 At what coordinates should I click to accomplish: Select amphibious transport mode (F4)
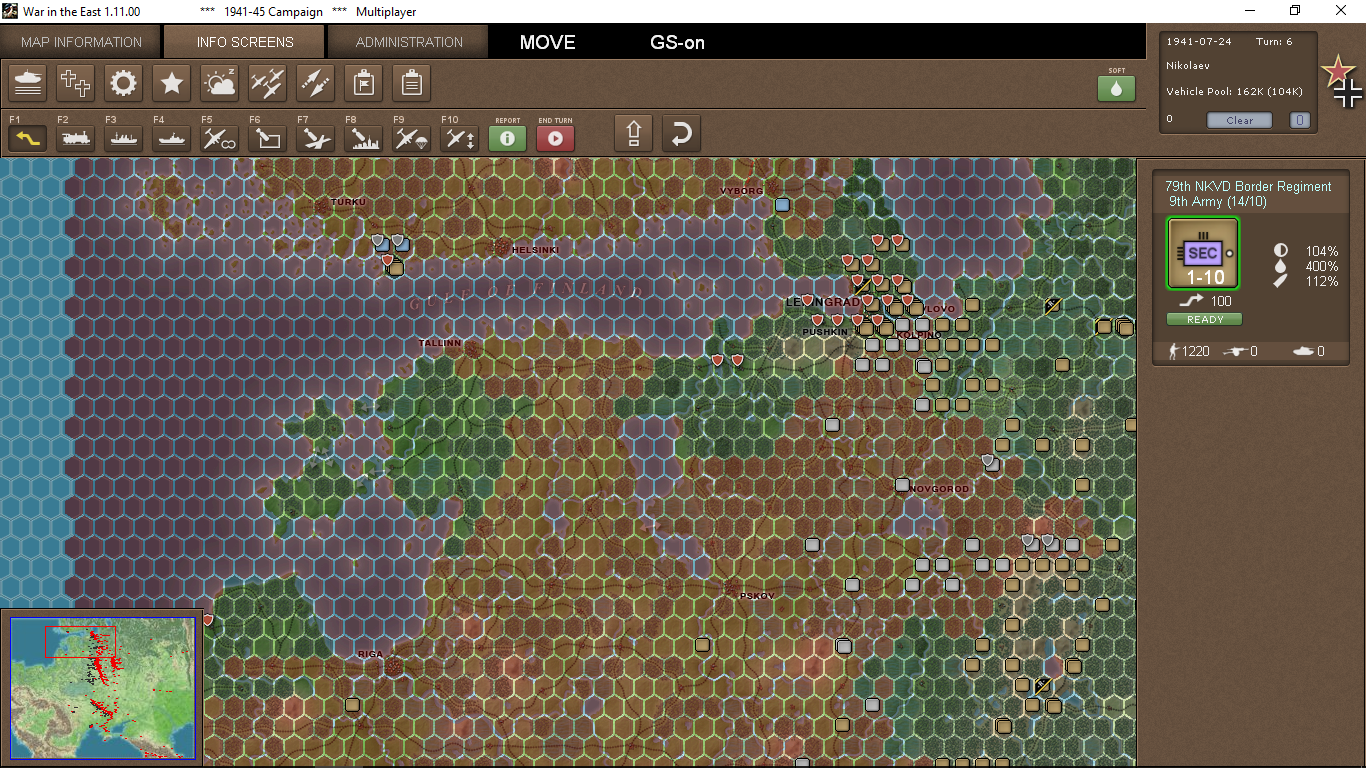(x=171, y=138)
